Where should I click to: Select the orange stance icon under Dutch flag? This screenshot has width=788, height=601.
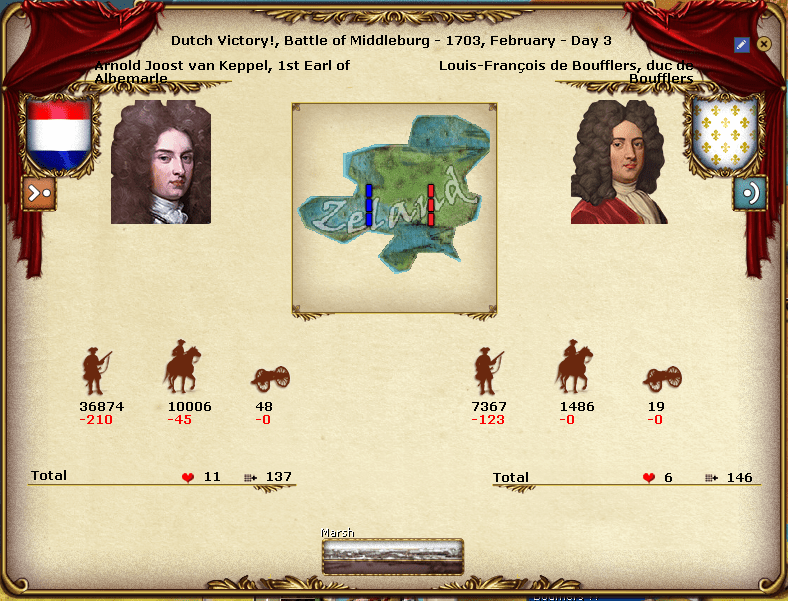(39, 193)
